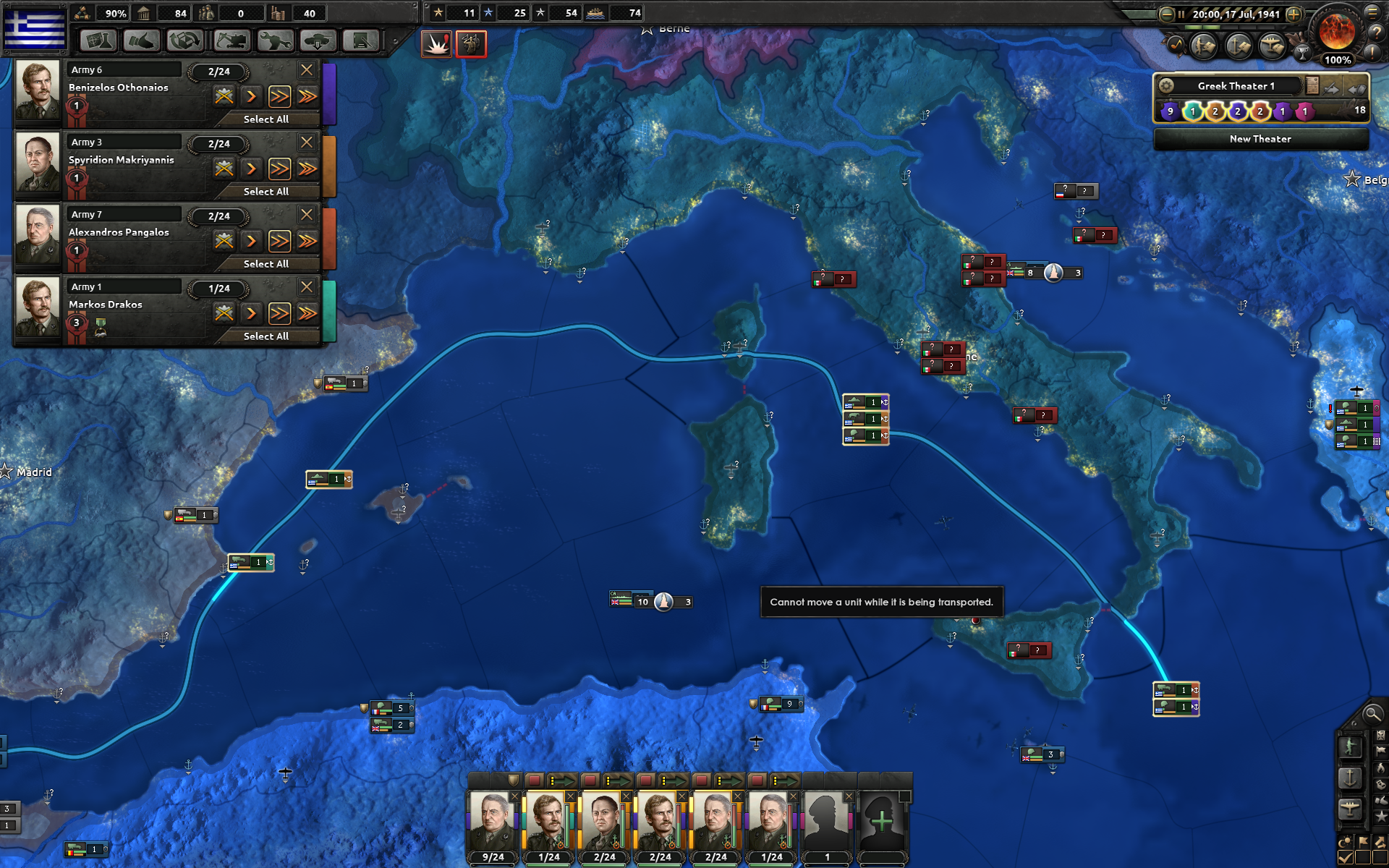
Task: Toggle the naval units anchor filter
Action: point(1350,778)
